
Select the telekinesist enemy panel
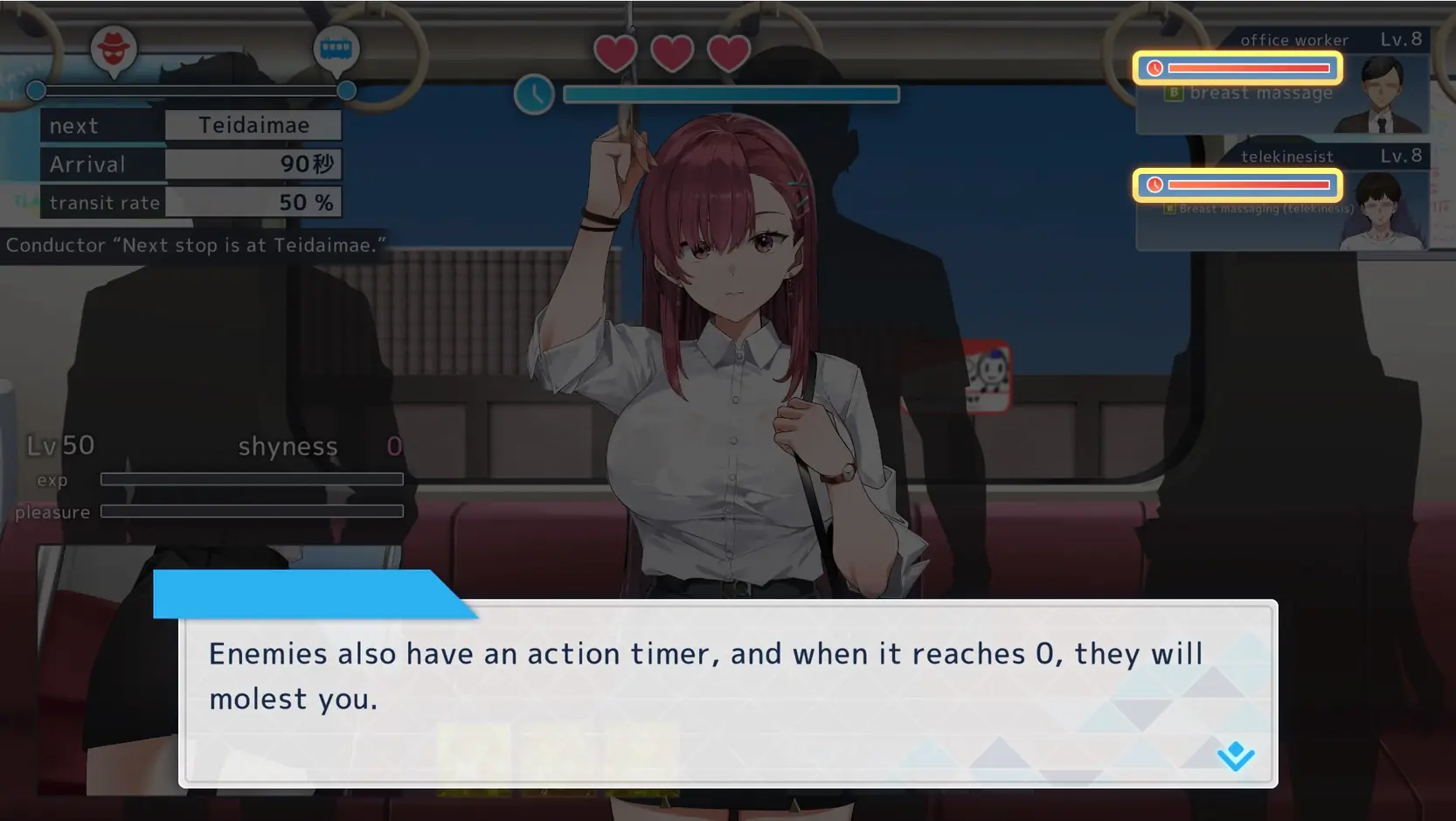[1281, 198]
